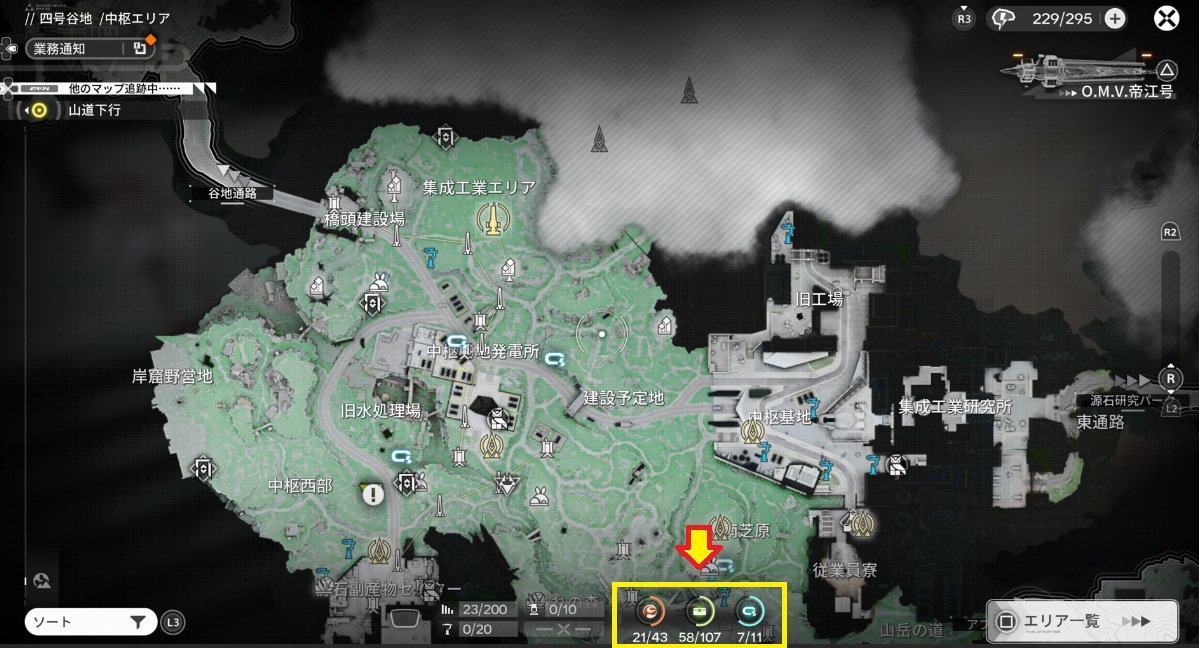Select the teal collectible counter icon
The image size is (1199, 648).
(749, 610)
